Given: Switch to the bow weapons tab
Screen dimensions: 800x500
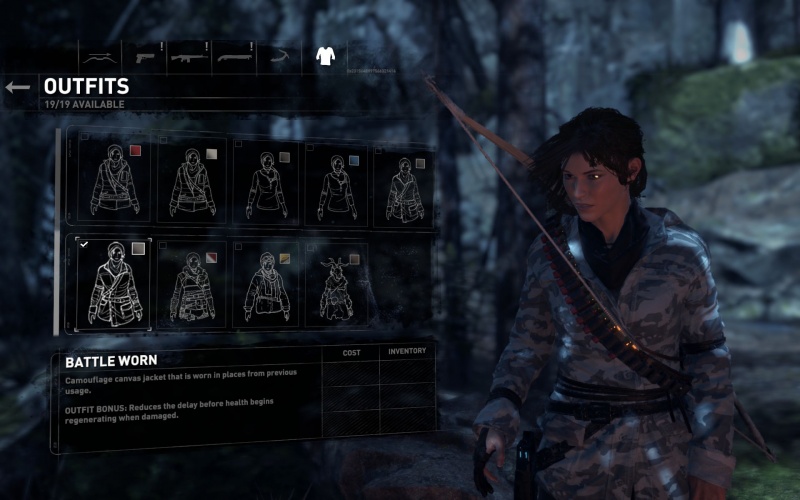Looking at the screenshot, I should coord(98,55).
